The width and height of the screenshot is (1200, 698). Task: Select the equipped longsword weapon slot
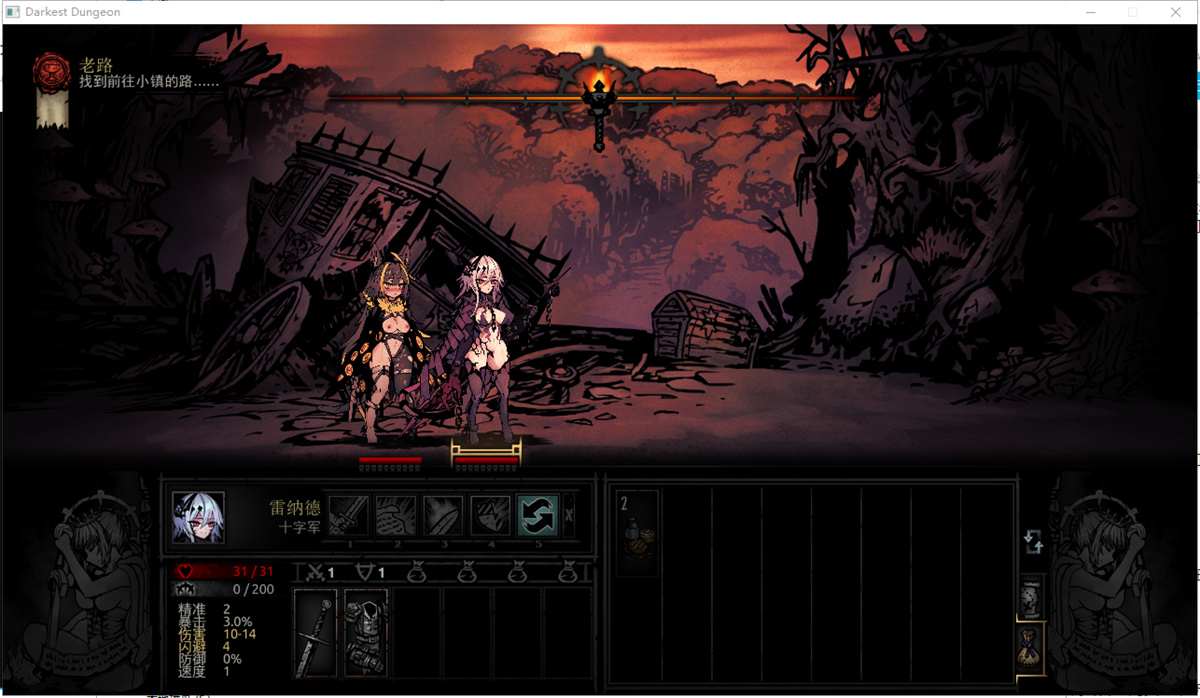(316, 633)
